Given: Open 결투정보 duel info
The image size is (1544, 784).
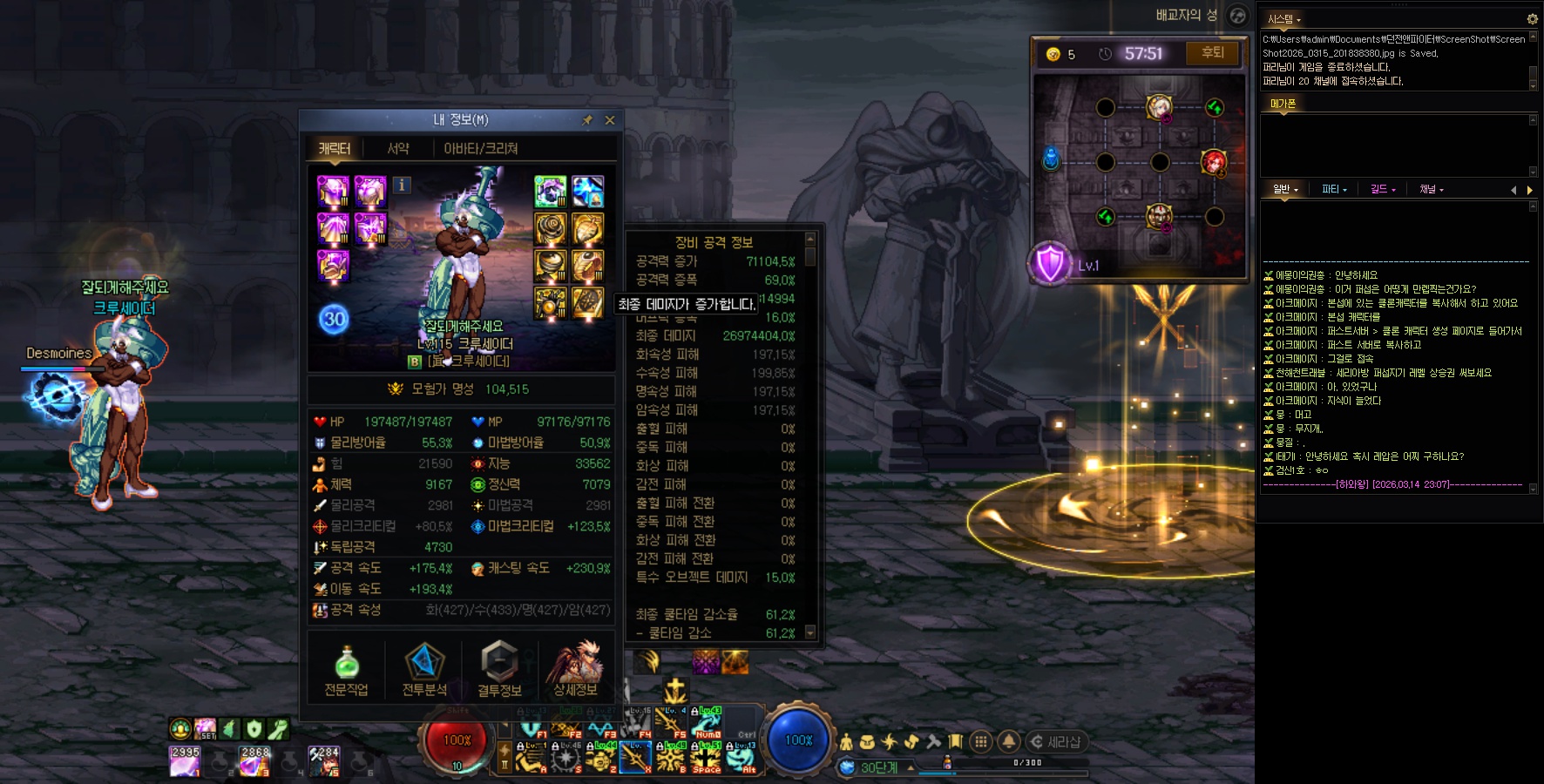Looking at the screenshot, I should [499, 669].
